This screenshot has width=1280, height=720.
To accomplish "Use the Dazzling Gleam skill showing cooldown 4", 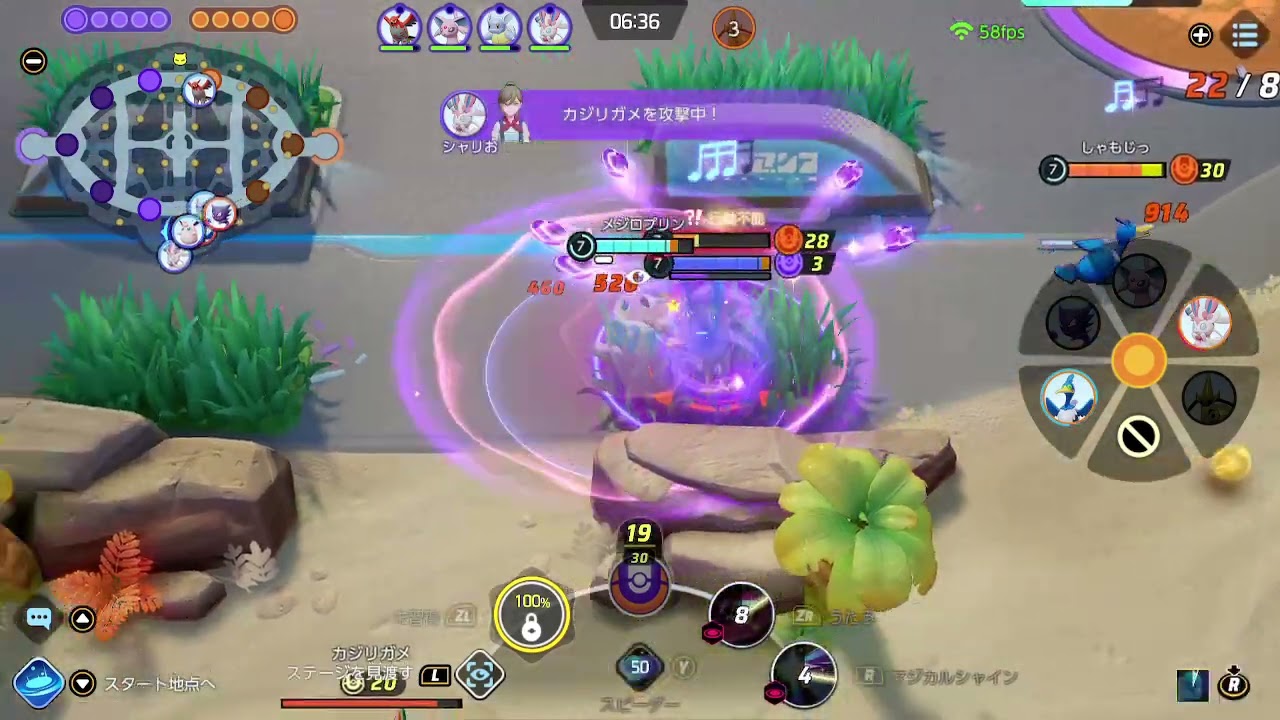I will 804,675.
